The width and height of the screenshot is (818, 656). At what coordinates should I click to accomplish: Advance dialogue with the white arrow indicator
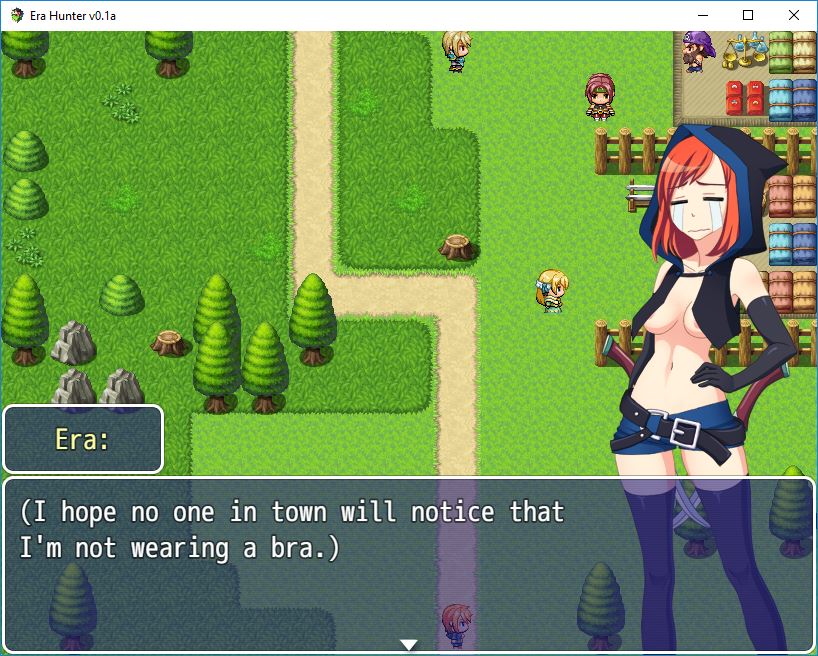(408, 644)
